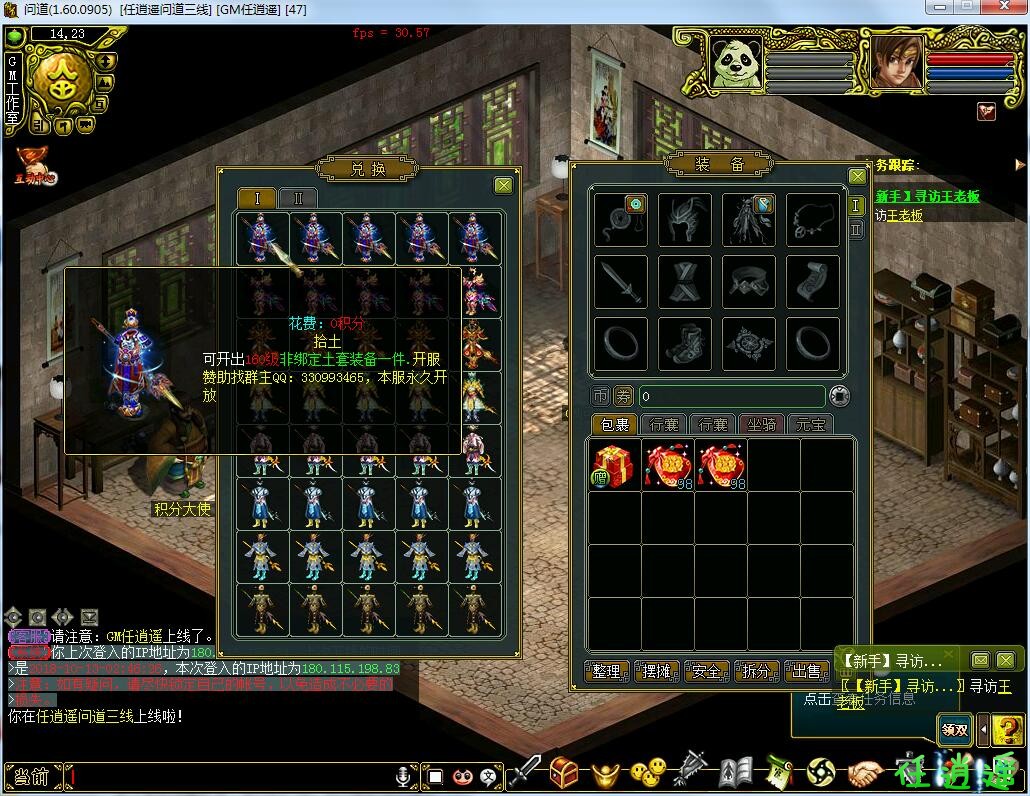
Task: Open the 元宝 ingot tab
Action: [x=811, y=424]
